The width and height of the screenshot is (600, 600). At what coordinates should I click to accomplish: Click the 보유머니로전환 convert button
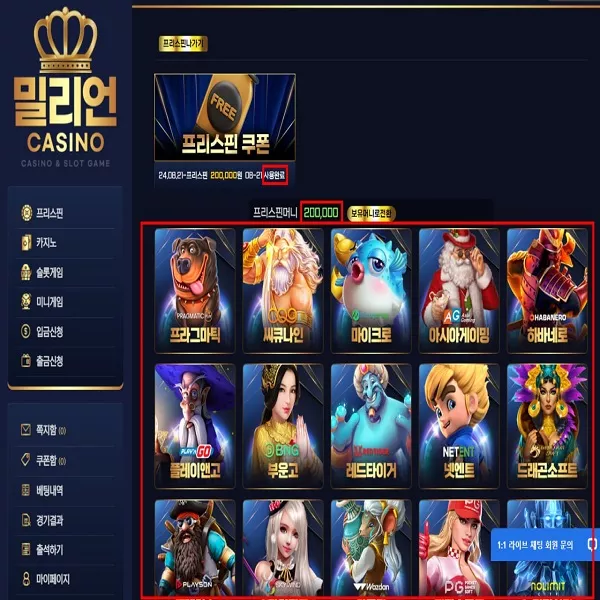[x=372, y=213]
